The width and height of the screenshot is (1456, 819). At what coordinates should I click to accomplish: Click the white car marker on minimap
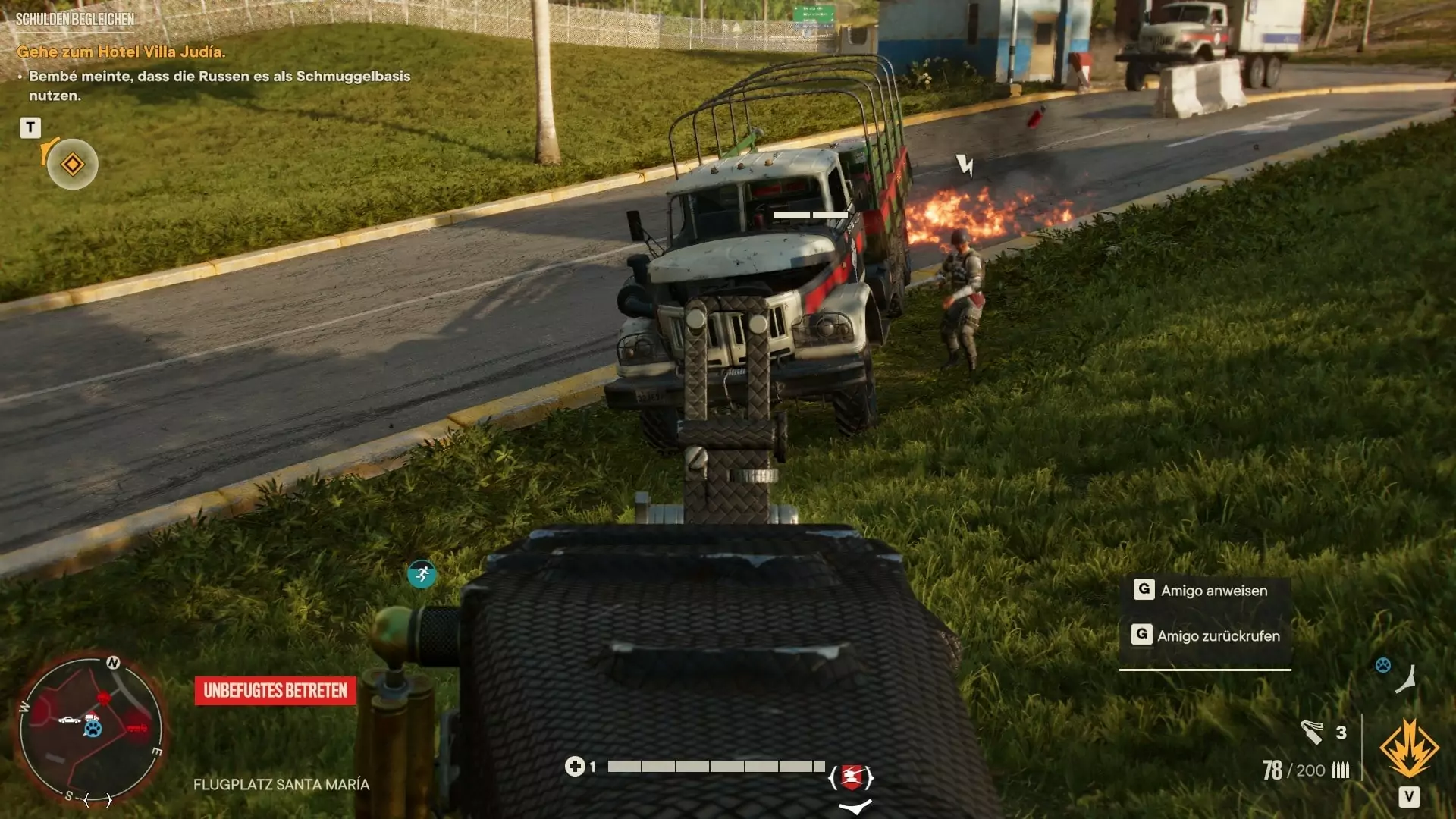coord(69,719)
